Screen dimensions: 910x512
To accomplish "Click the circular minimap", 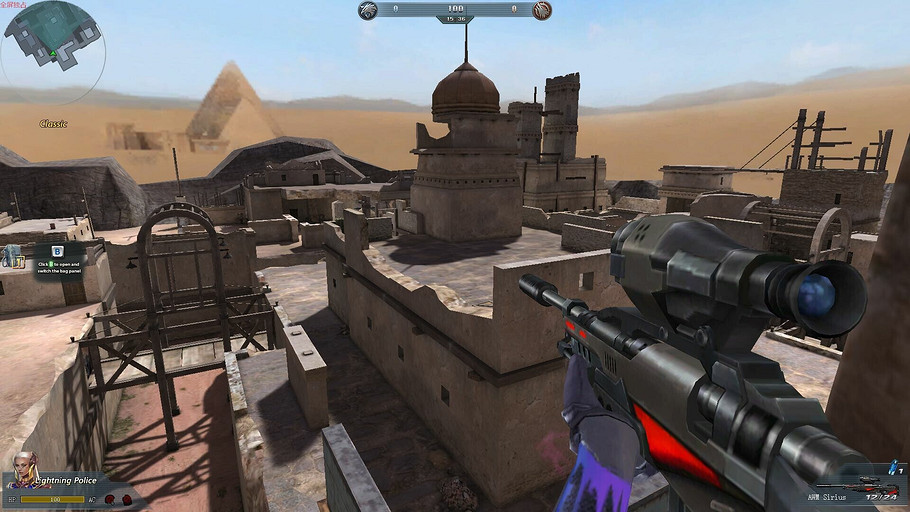I will coord(52,52).
